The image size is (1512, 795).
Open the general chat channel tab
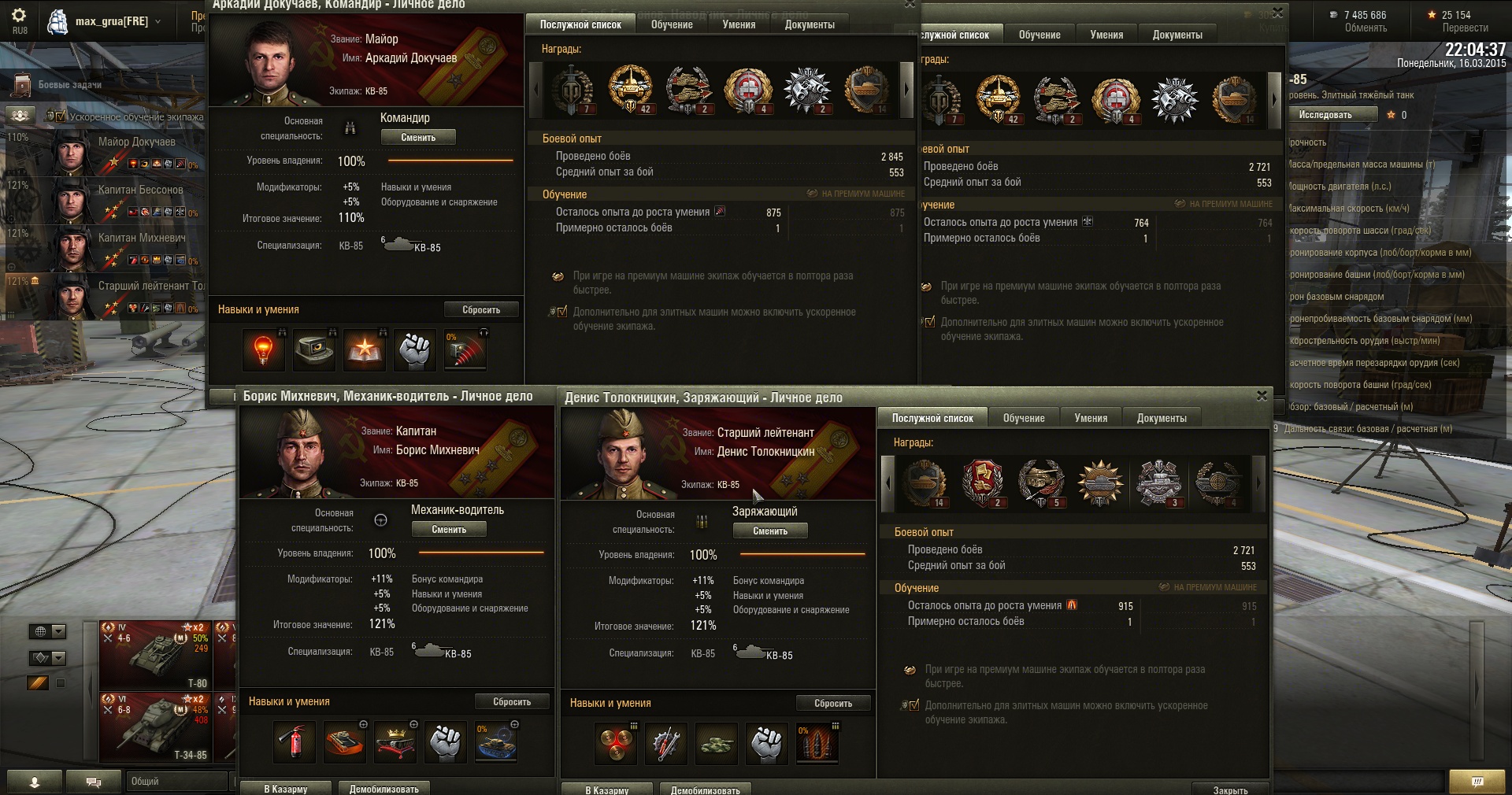click(176, 782)
